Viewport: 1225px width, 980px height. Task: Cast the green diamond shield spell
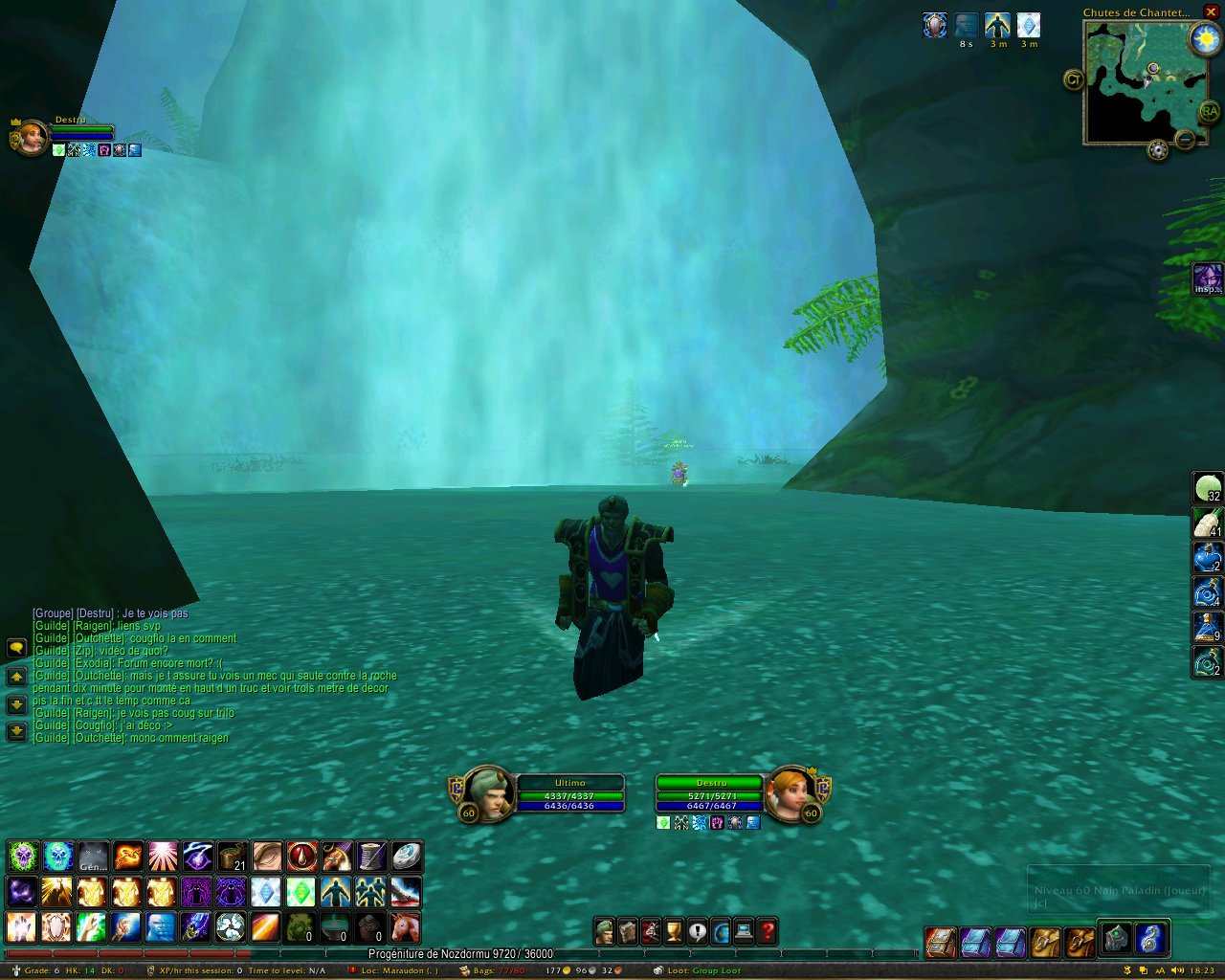pos(301,892)
